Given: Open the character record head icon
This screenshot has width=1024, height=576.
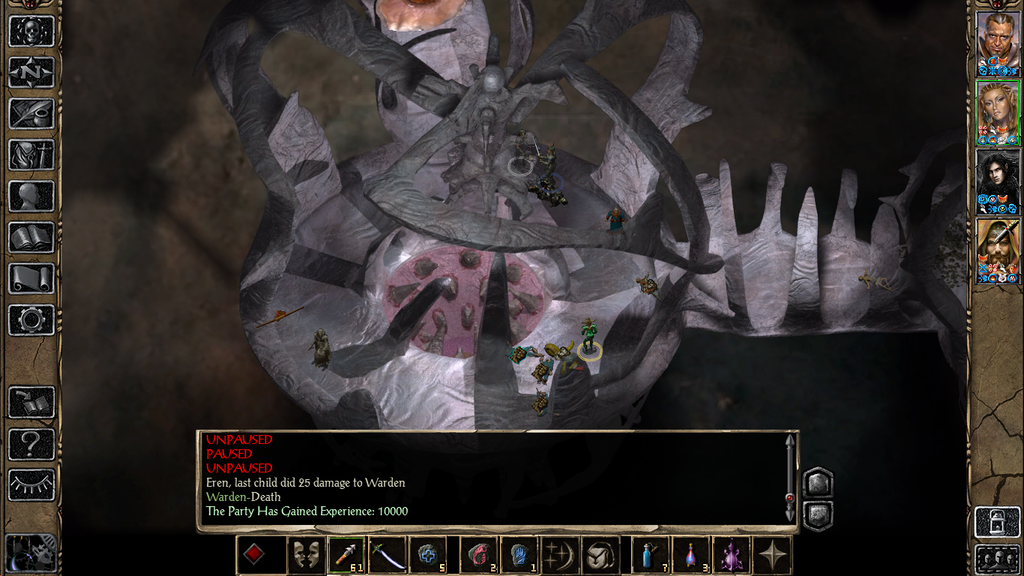Looking at the screenshot, I should pyautogui.click(x=31, y=195).
